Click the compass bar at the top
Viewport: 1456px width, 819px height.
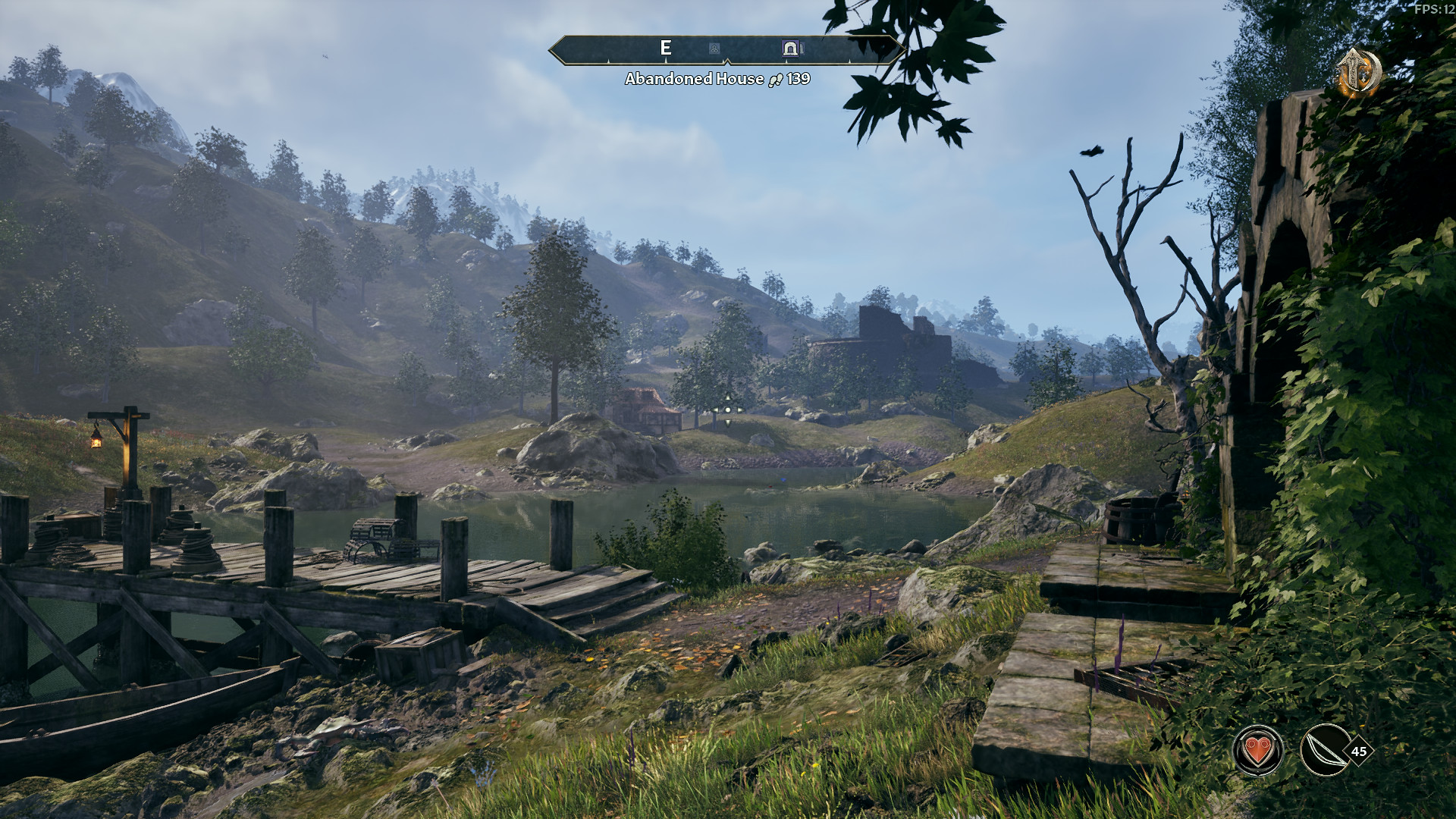pyautogui.click(x=726, y=49)
